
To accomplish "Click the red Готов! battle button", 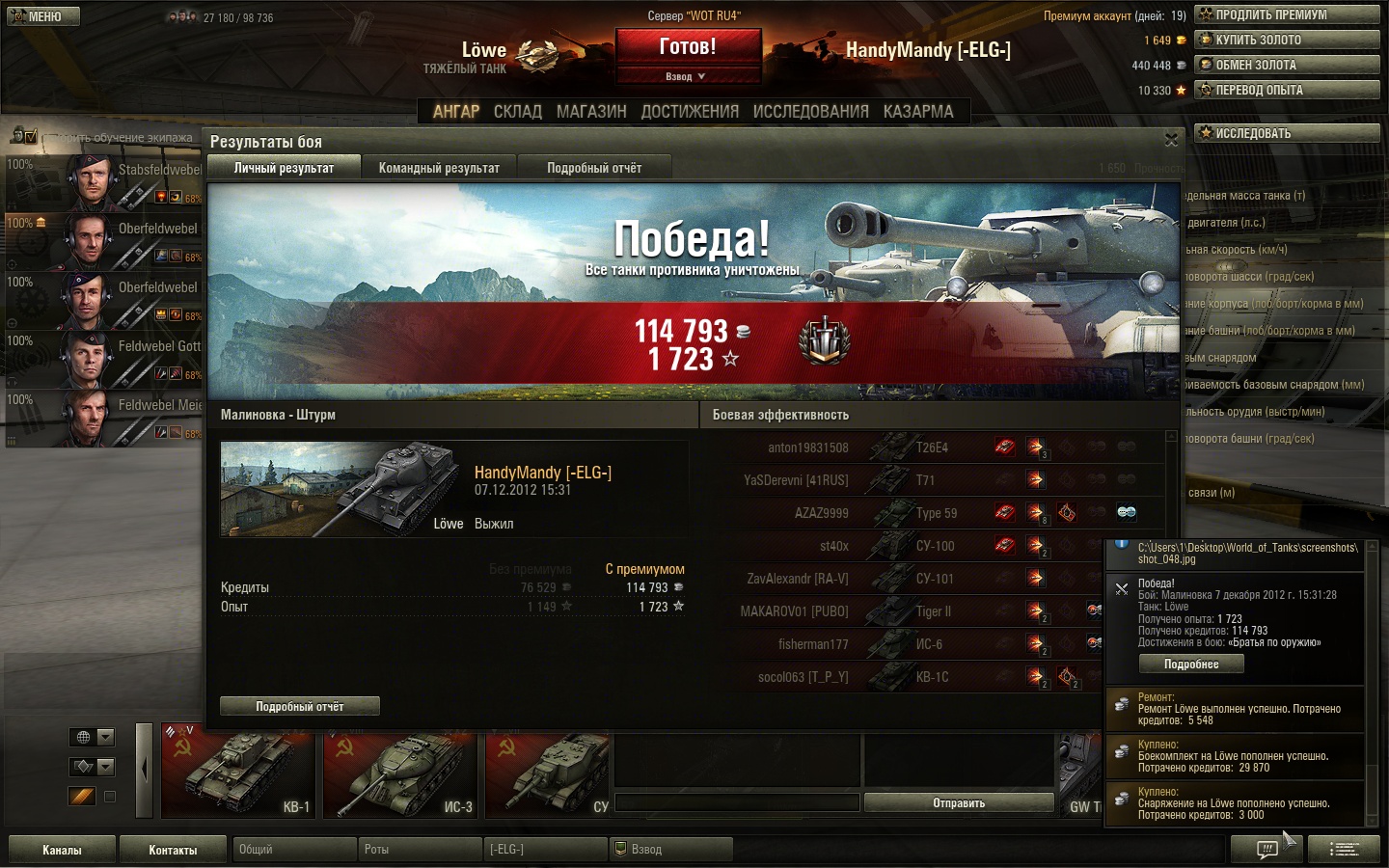I will [x=688, y=47].
